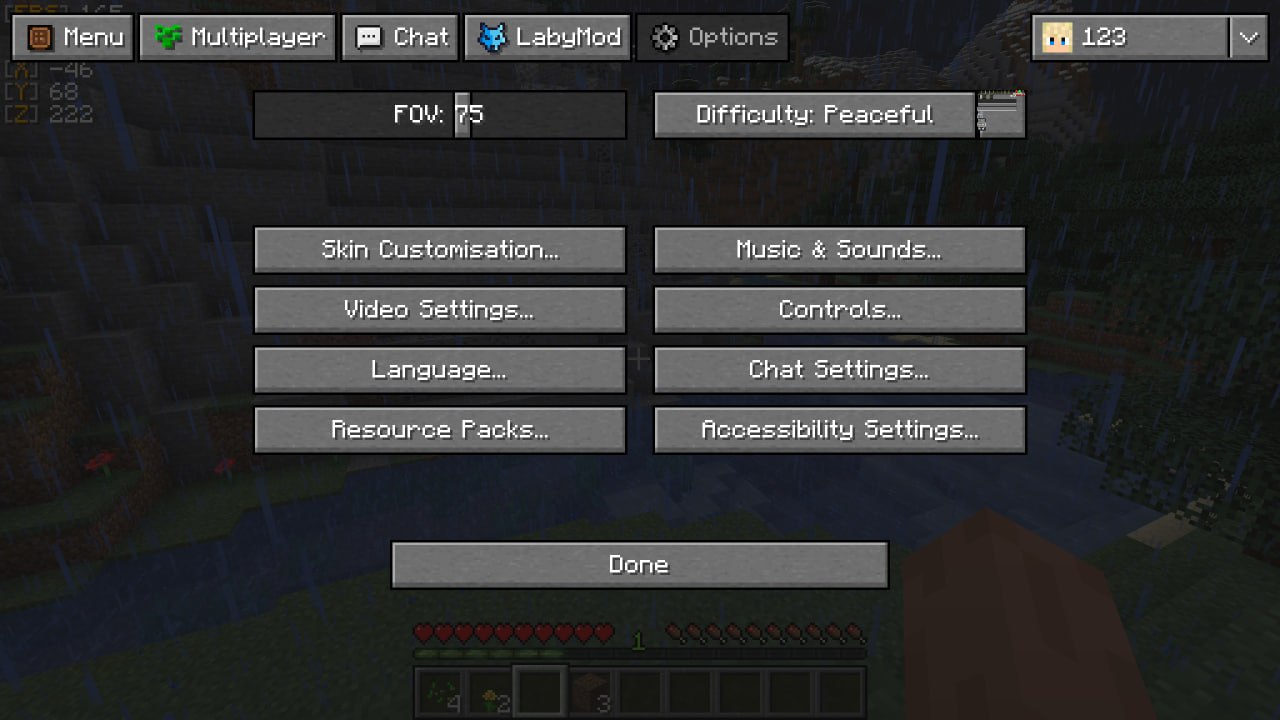This screenshot has height=720, width=1280.
Task: Click Done to close options
Action: click(639, 565)
